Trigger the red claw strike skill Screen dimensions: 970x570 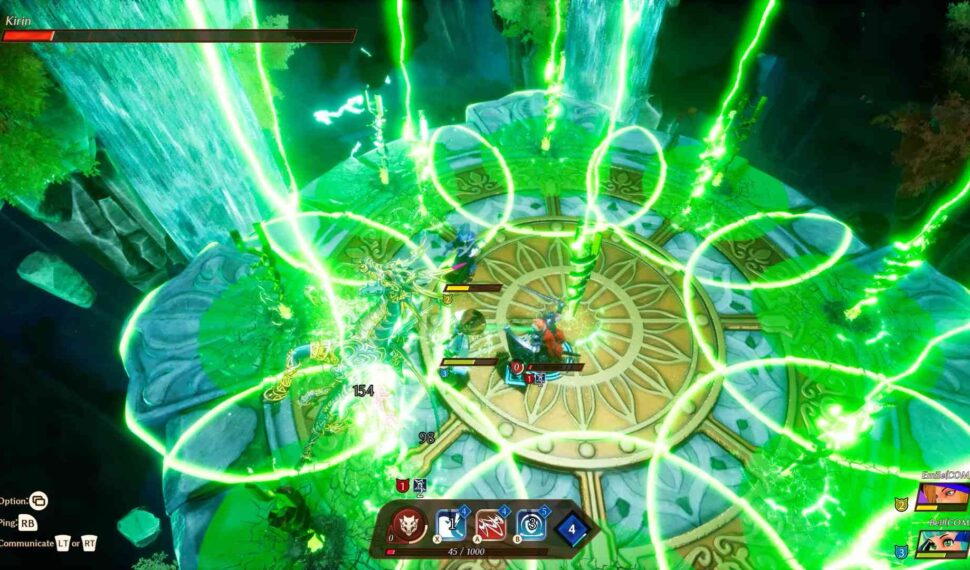tap(490, 524)
